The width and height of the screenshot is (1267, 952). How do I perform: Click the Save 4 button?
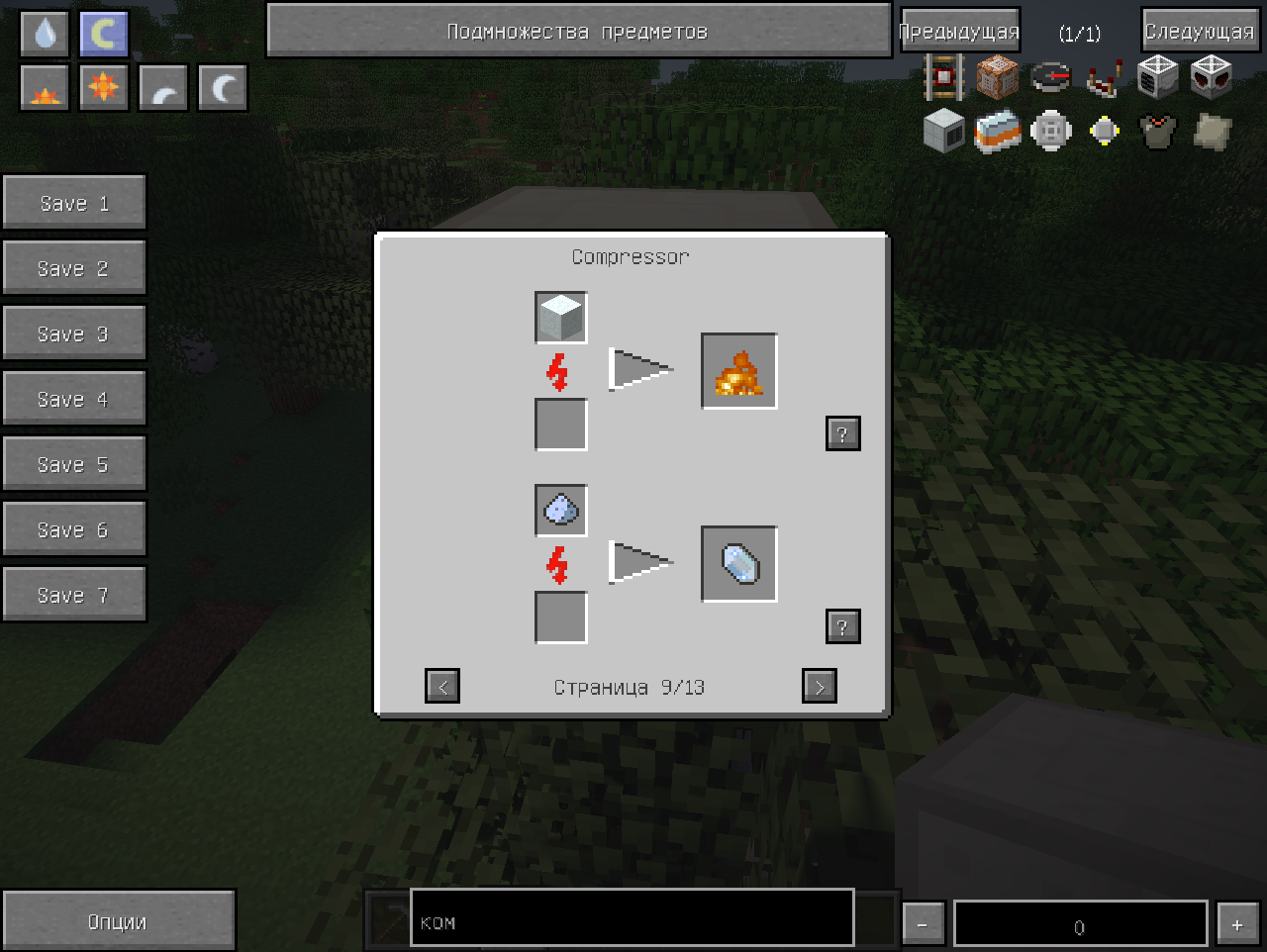tap(74, 399)
